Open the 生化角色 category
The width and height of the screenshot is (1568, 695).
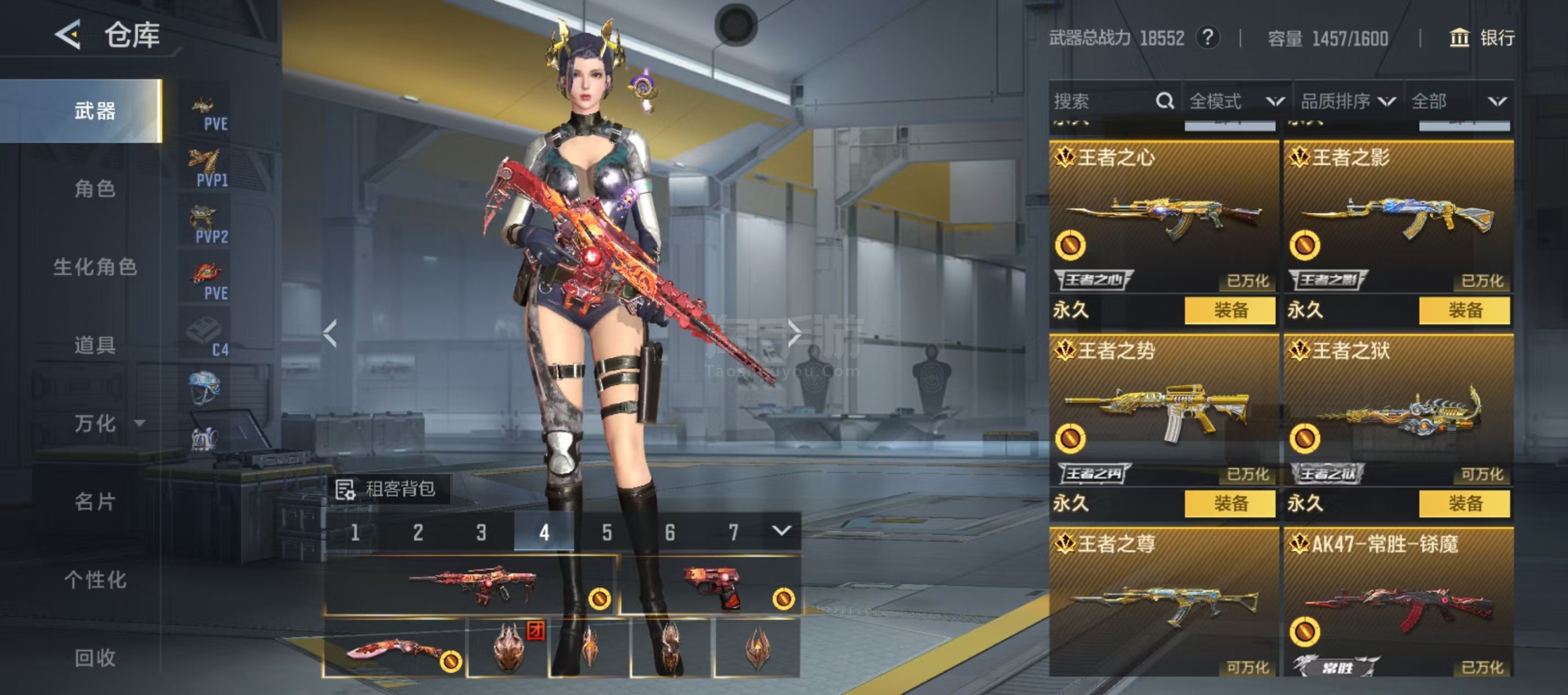click(95, 267)
